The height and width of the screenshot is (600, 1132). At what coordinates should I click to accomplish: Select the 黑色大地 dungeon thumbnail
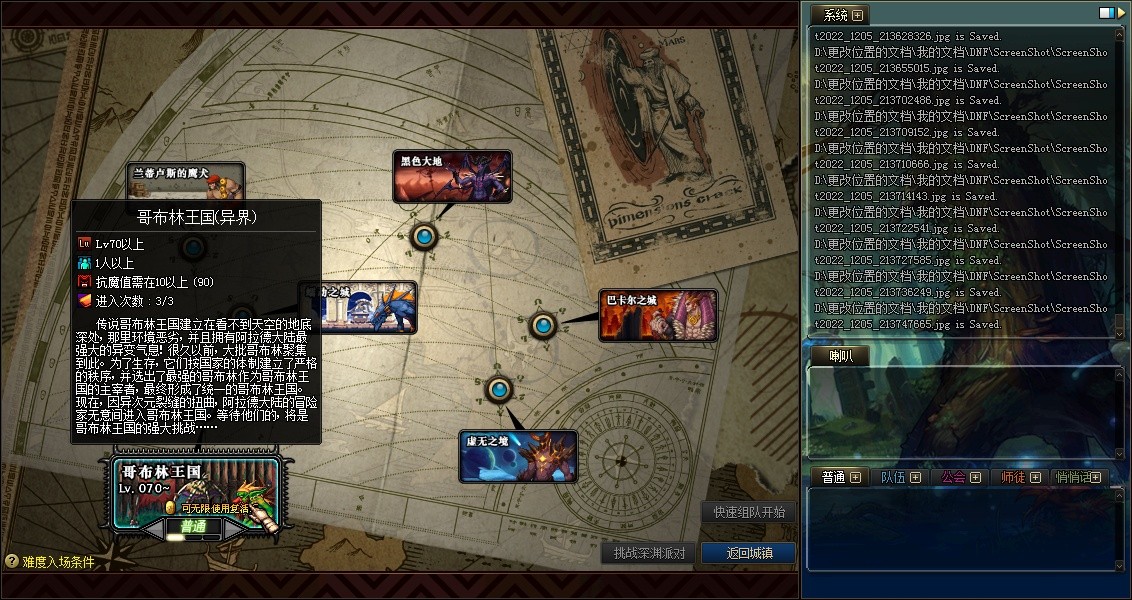tap(452, 177)
